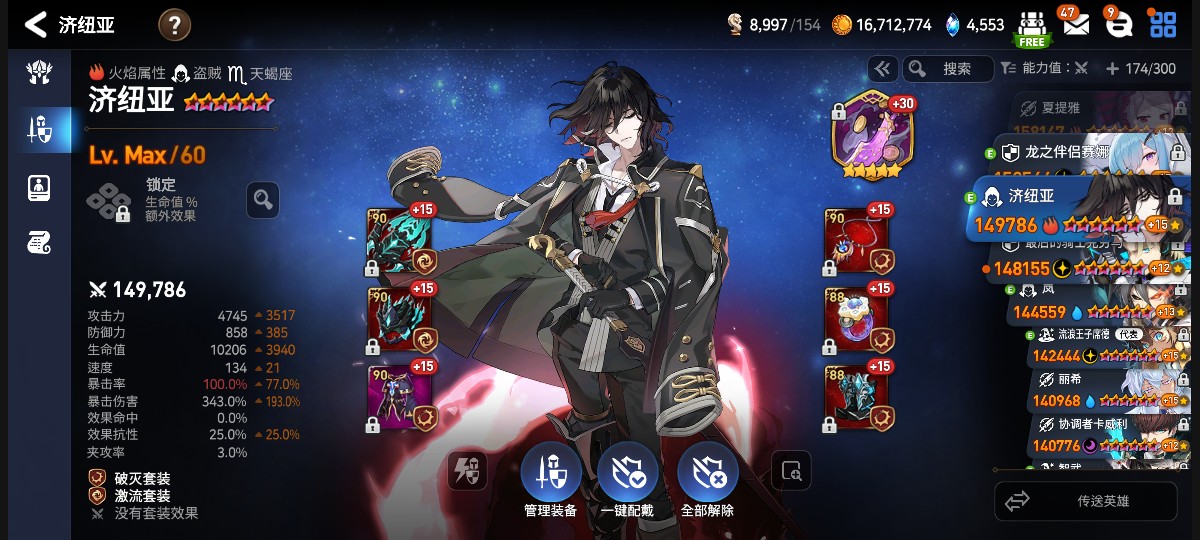Switch to the hero profile card tab

tap(40, 187)
